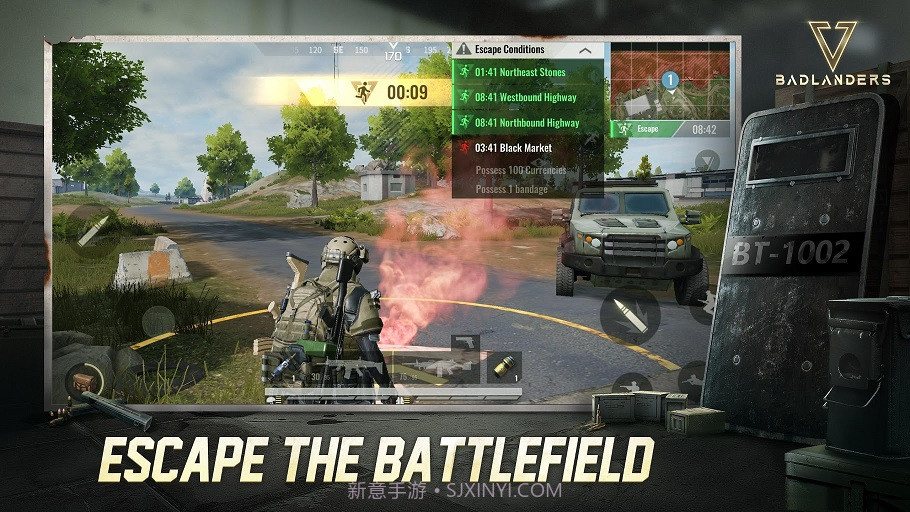Select the Northbound Highway escape entry

point(527,122)
